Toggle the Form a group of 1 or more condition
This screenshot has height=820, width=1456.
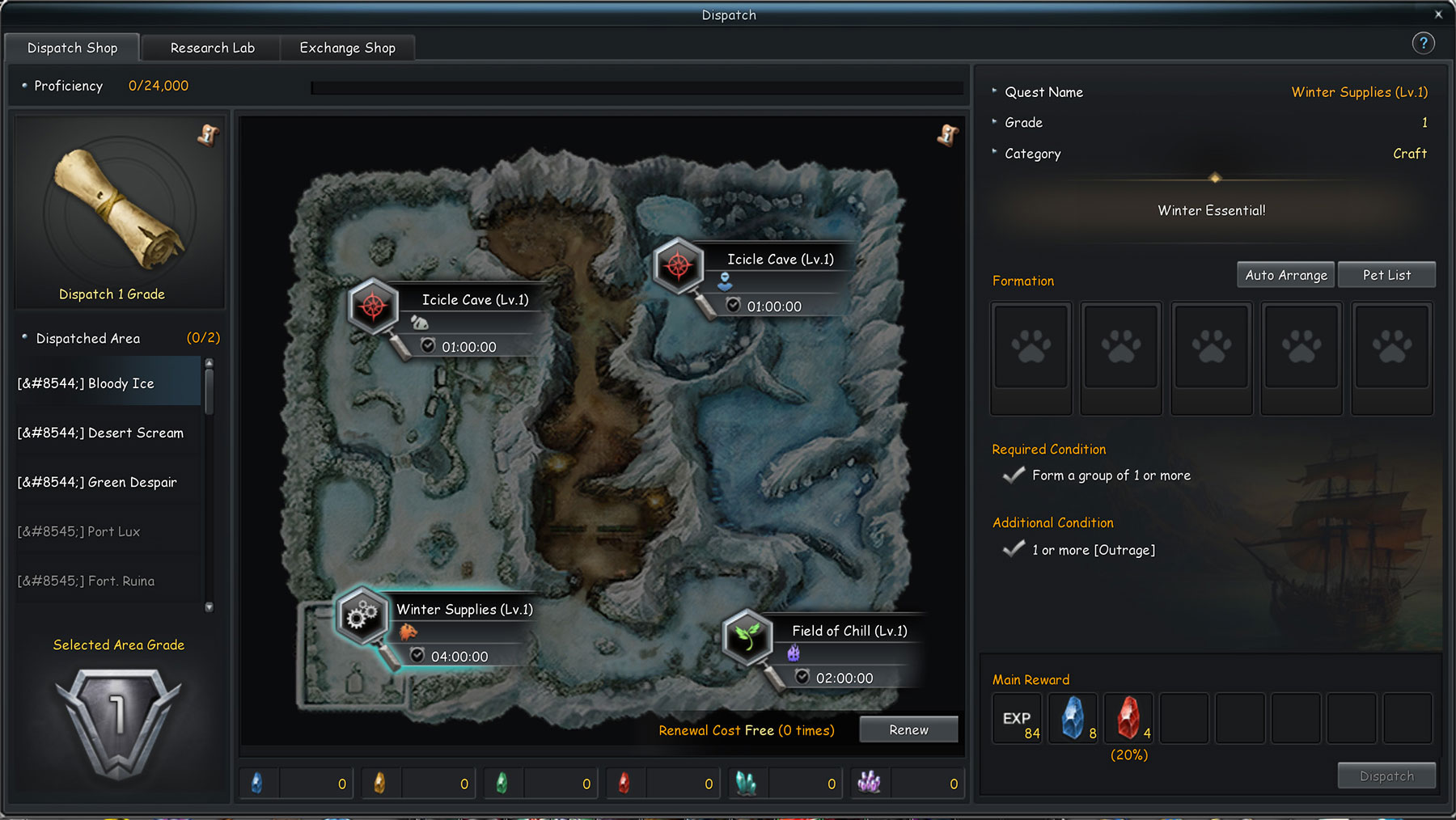click(1013, 475)
